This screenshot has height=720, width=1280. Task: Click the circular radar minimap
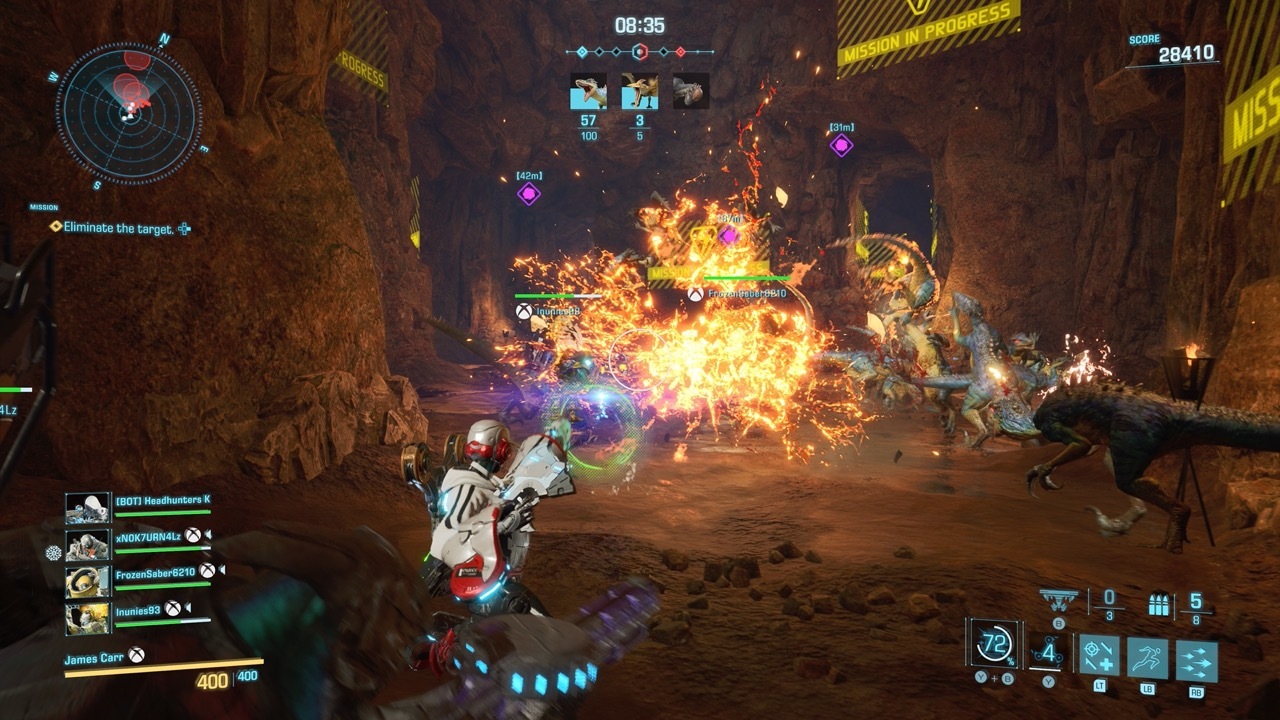[x=129, y=112]
